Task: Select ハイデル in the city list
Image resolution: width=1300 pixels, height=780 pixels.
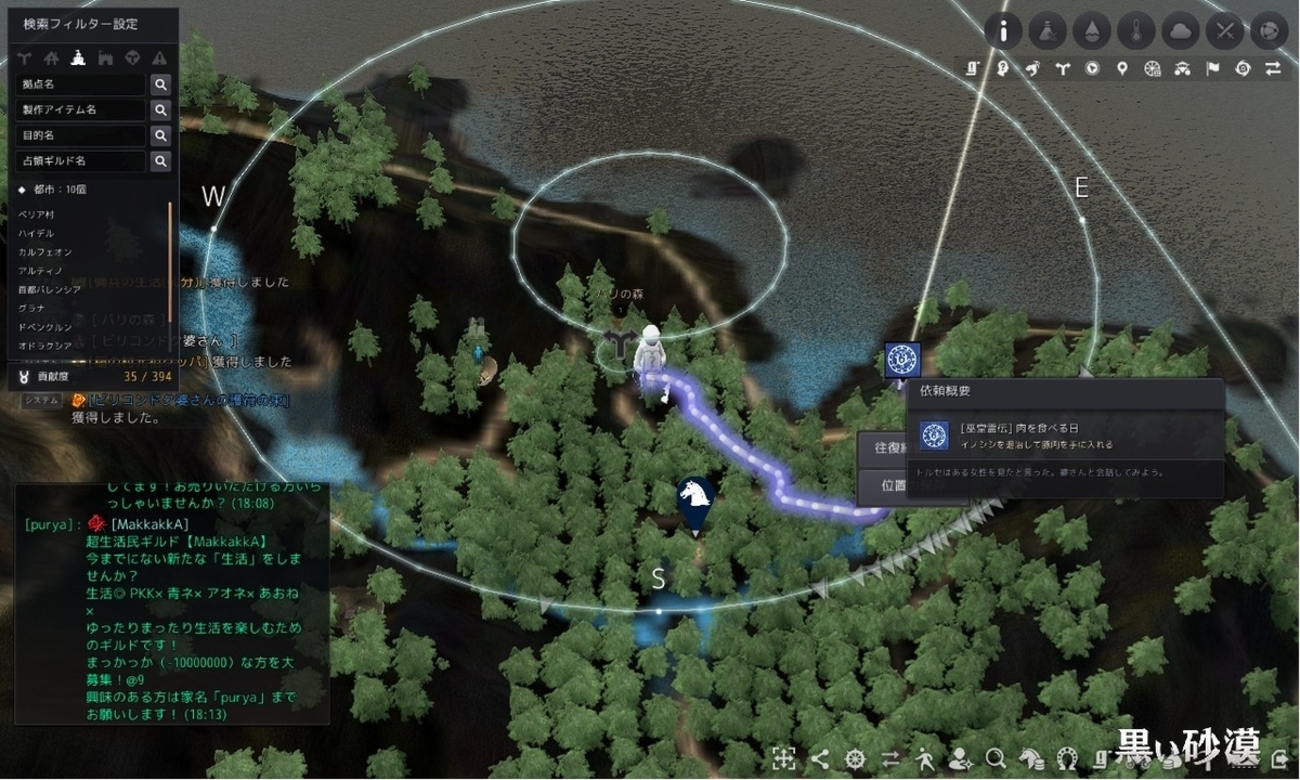Action: tap(35, 233)
